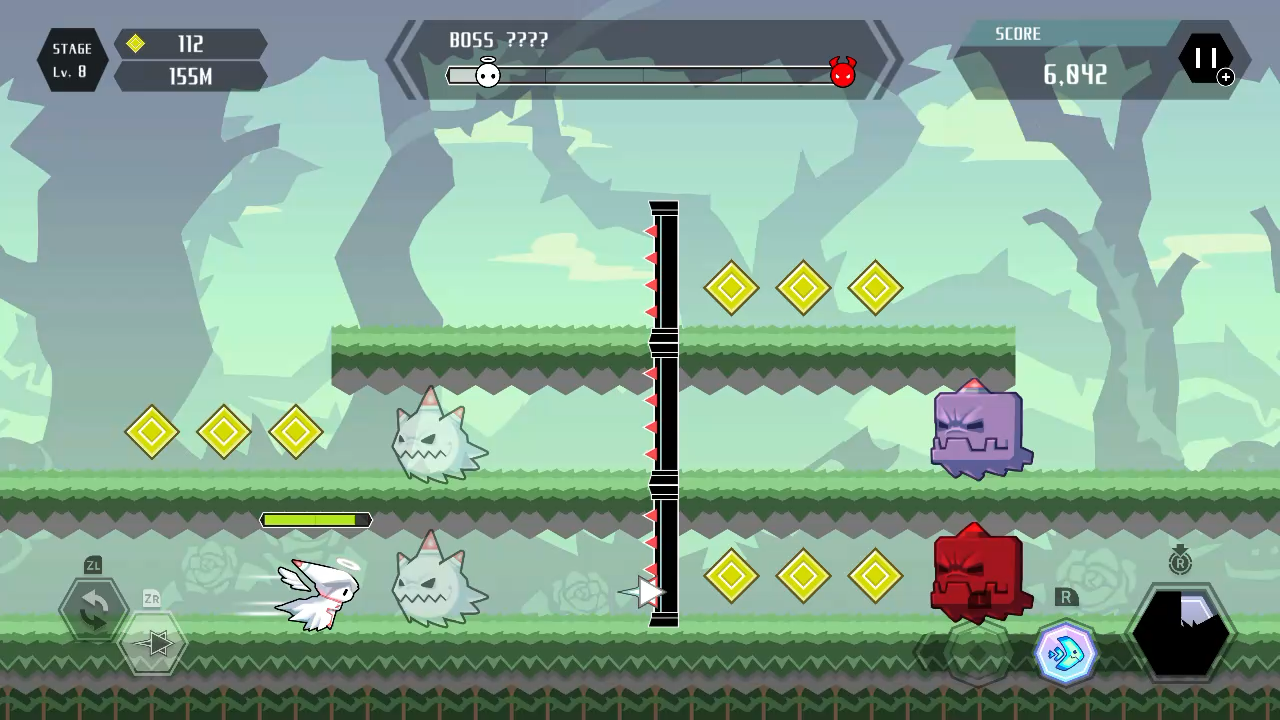
Task: Activate the blue fish skill icon
Action: [1065, 653]
